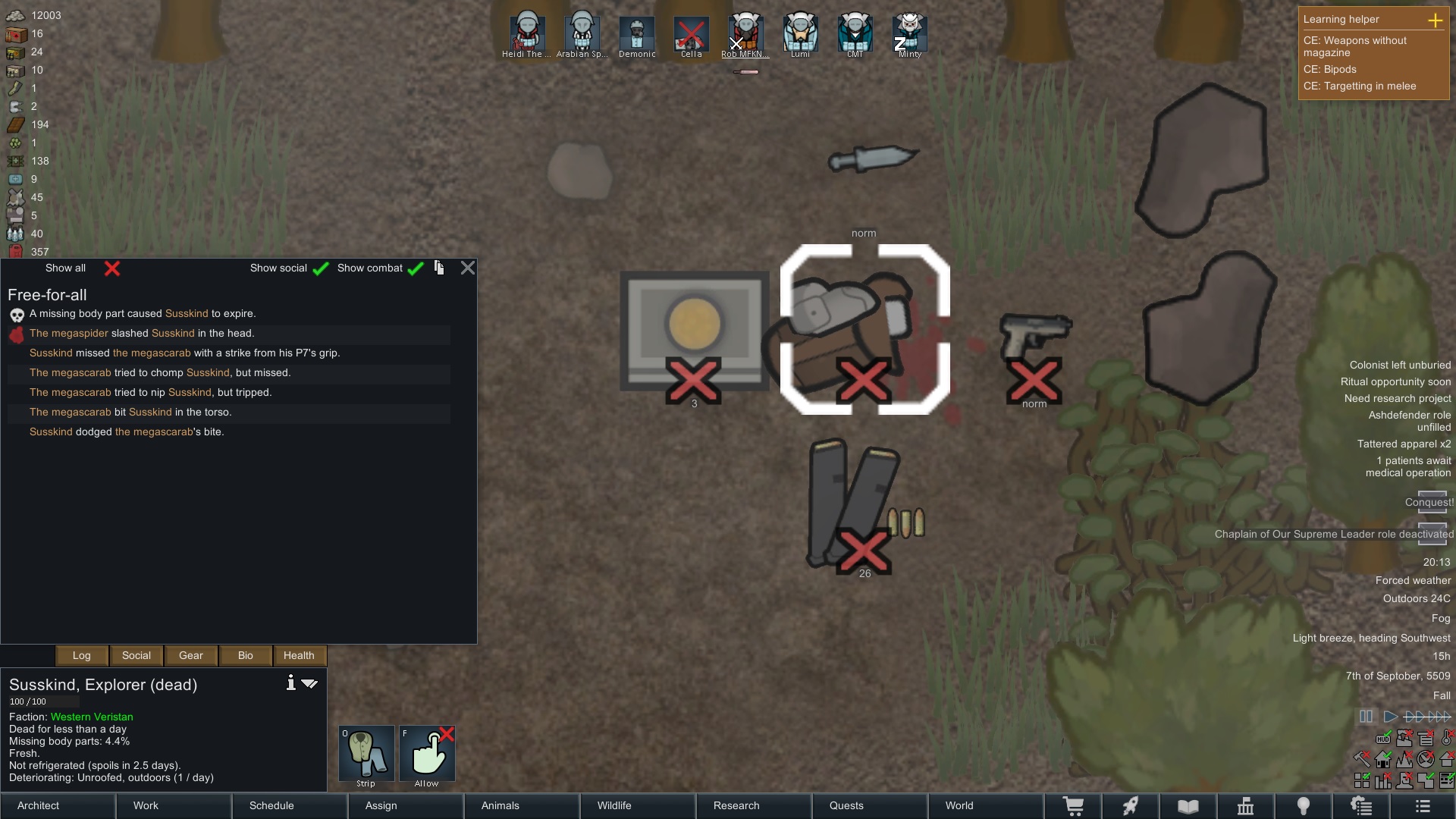Image resolution: width=1456 pixels, height=819 pixels.
Task: Open the ideas lightbulb menu
Action: [1304, 806]
